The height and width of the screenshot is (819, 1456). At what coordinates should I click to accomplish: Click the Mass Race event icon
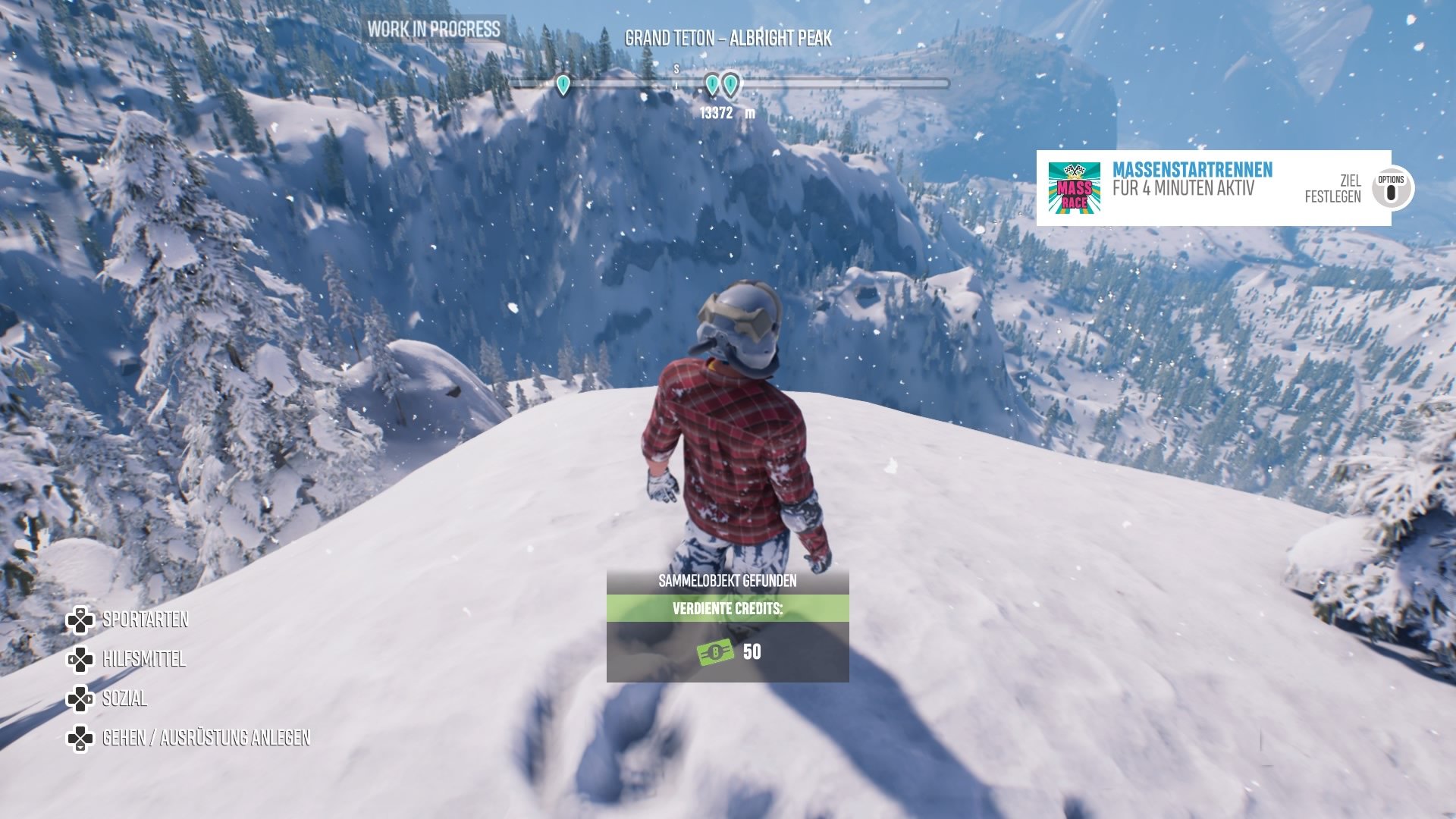tap(1074, 187)
